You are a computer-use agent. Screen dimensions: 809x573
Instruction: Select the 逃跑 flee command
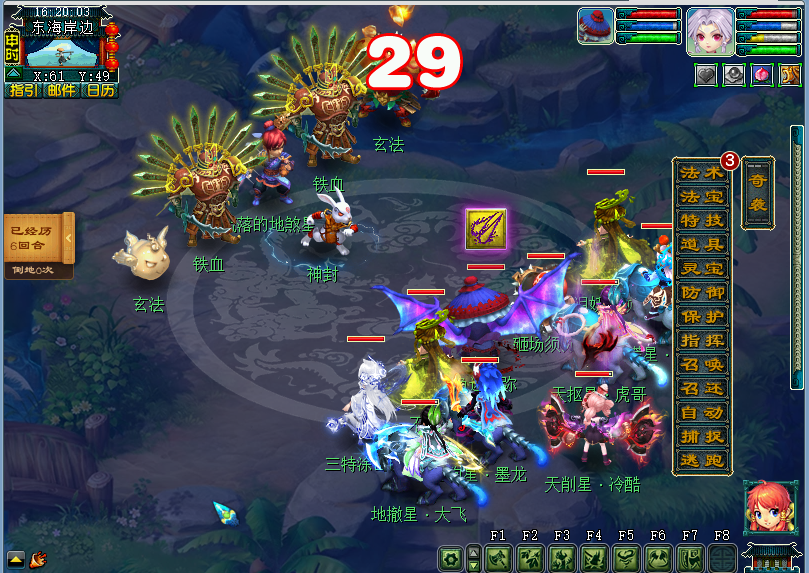(x=701, y=460)
